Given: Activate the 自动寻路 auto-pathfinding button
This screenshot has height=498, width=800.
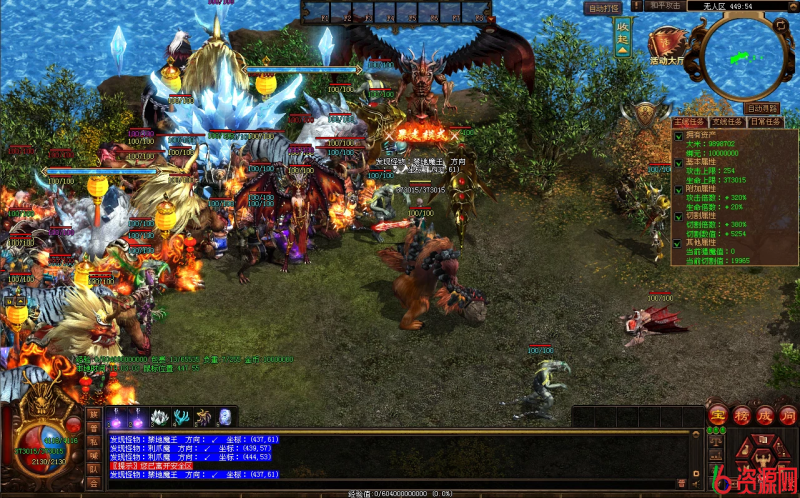Looking at the screenshot, I should click(x=762, y=108).
